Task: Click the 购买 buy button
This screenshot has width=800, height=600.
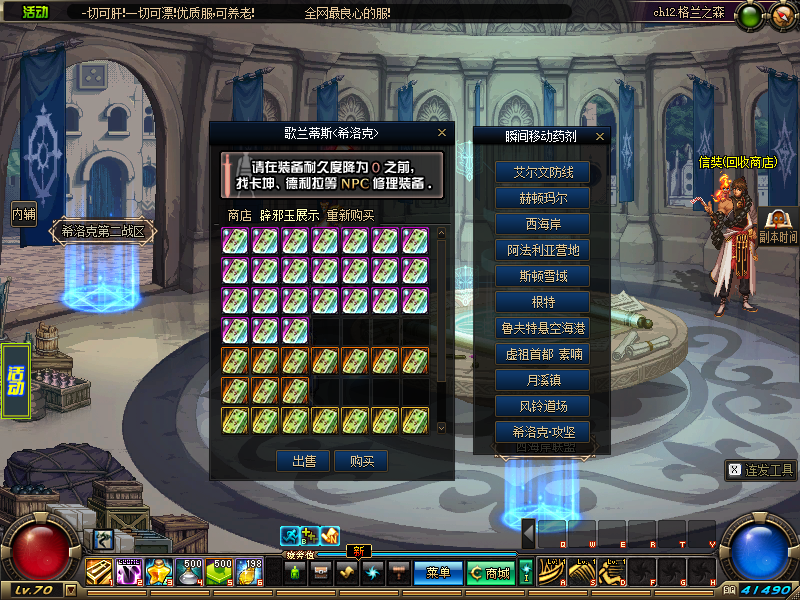Action: 361,461
